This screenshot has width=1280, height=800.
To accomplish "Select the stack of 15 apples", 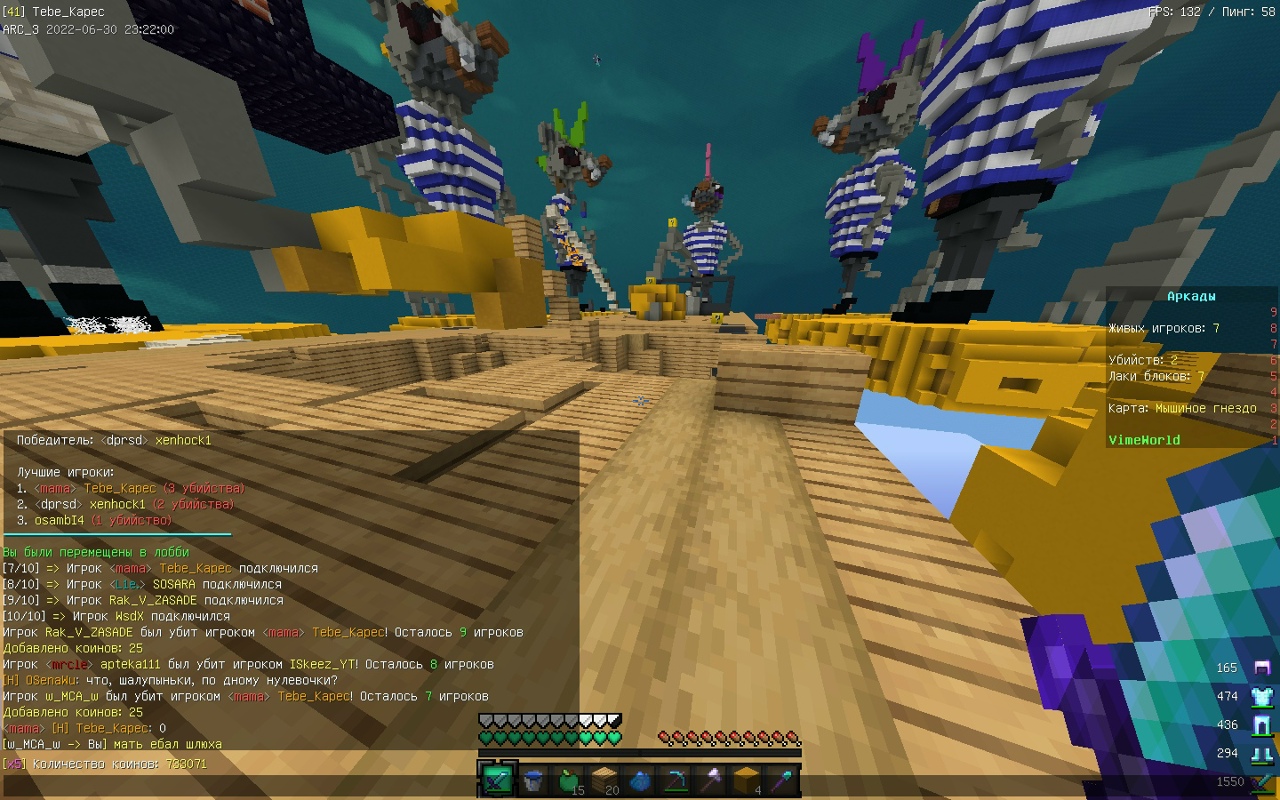I will click(569, 782).
